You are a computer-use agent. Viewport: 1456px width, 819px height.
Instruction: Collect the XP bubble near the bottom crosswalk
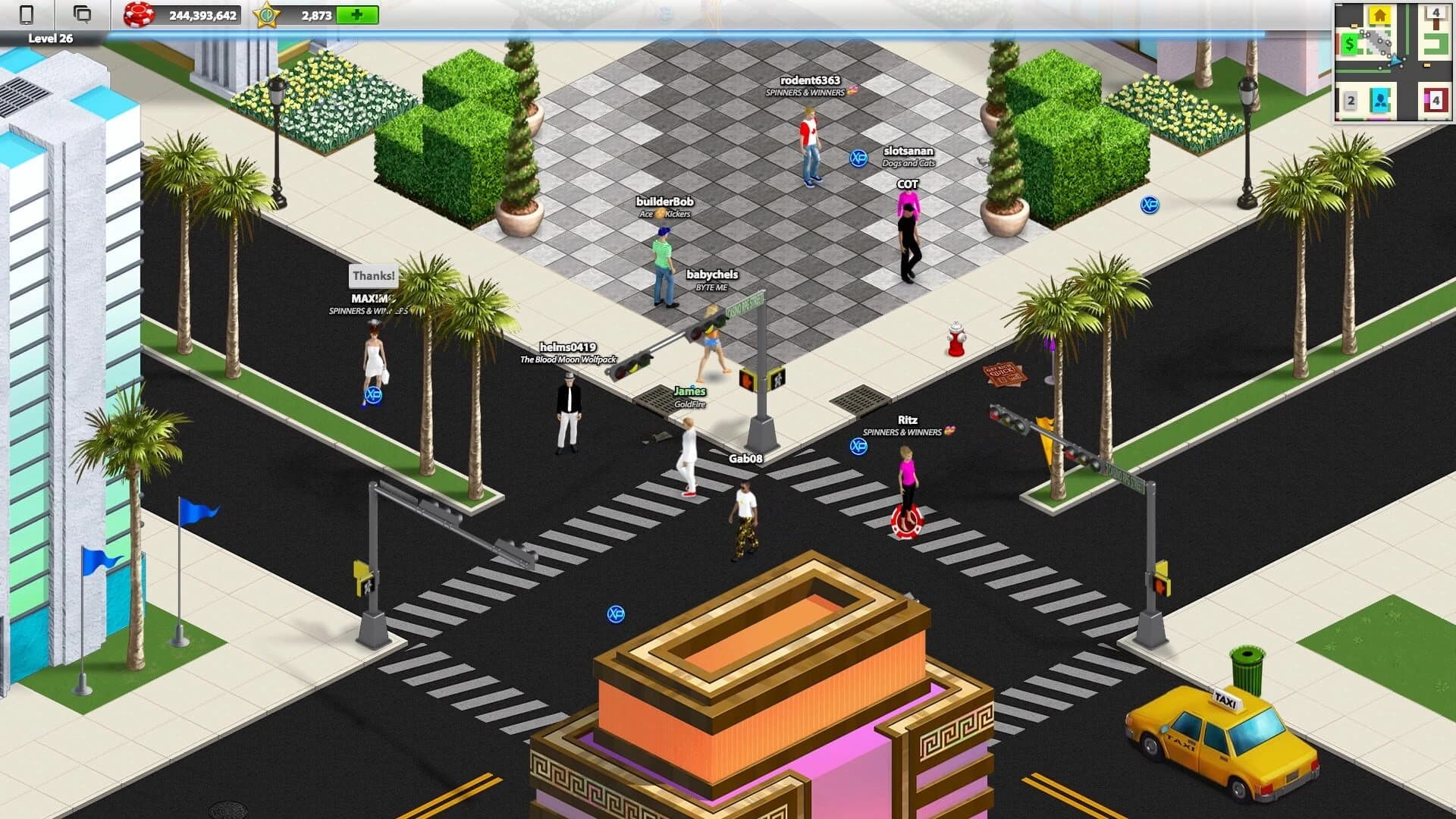click(x=616, y=614)
